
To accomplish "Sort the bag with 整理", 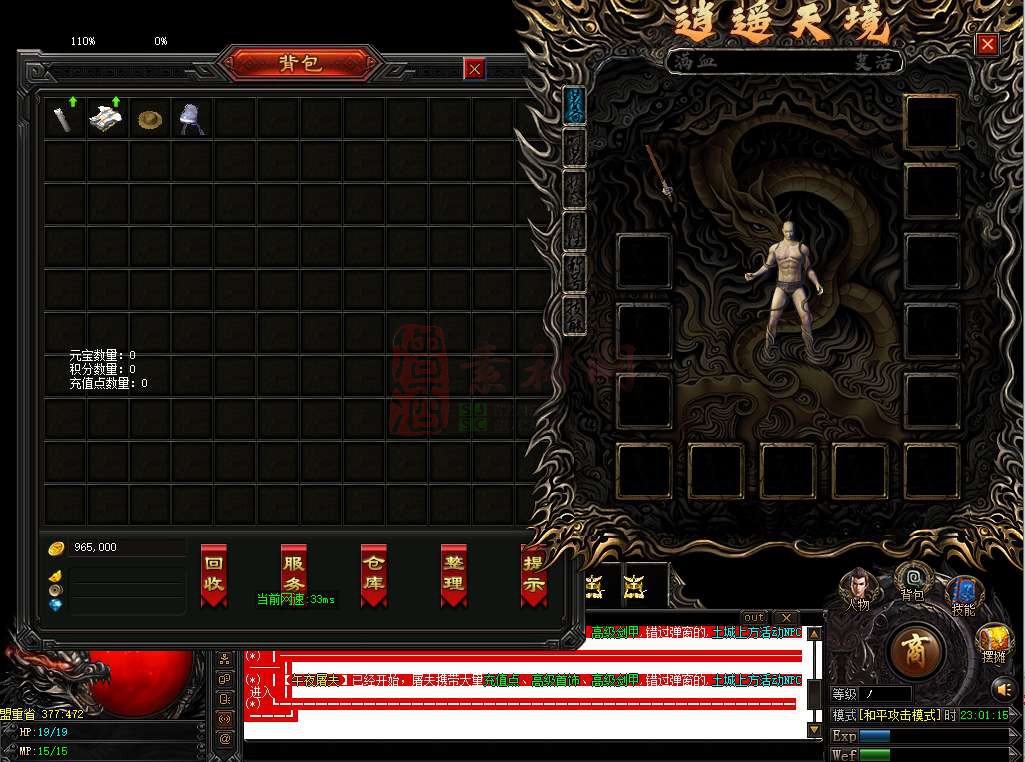I will (x=454, y=574).
